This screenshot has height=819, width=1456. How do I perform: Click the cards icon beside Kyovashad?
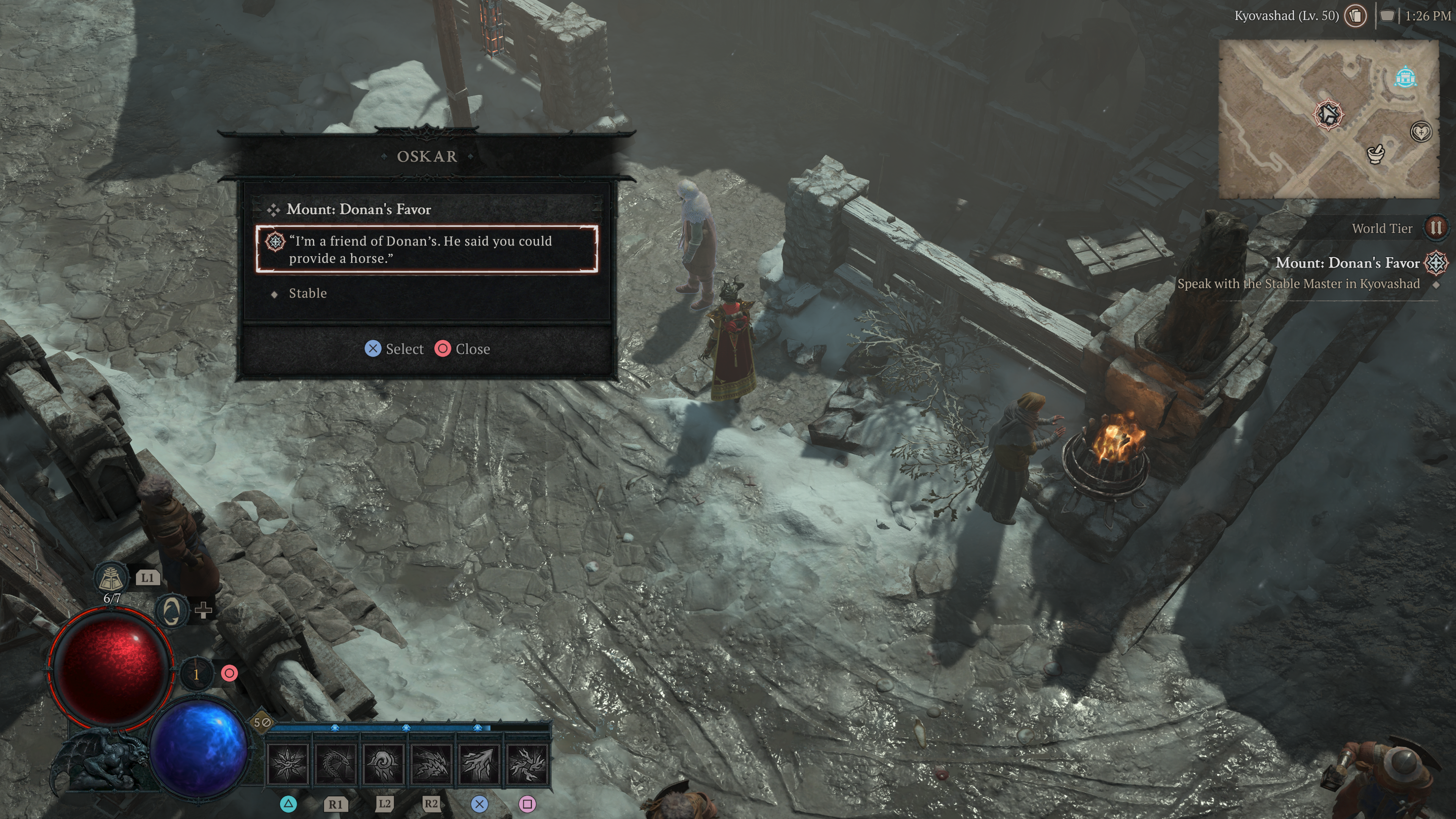tap(1356, 16)
